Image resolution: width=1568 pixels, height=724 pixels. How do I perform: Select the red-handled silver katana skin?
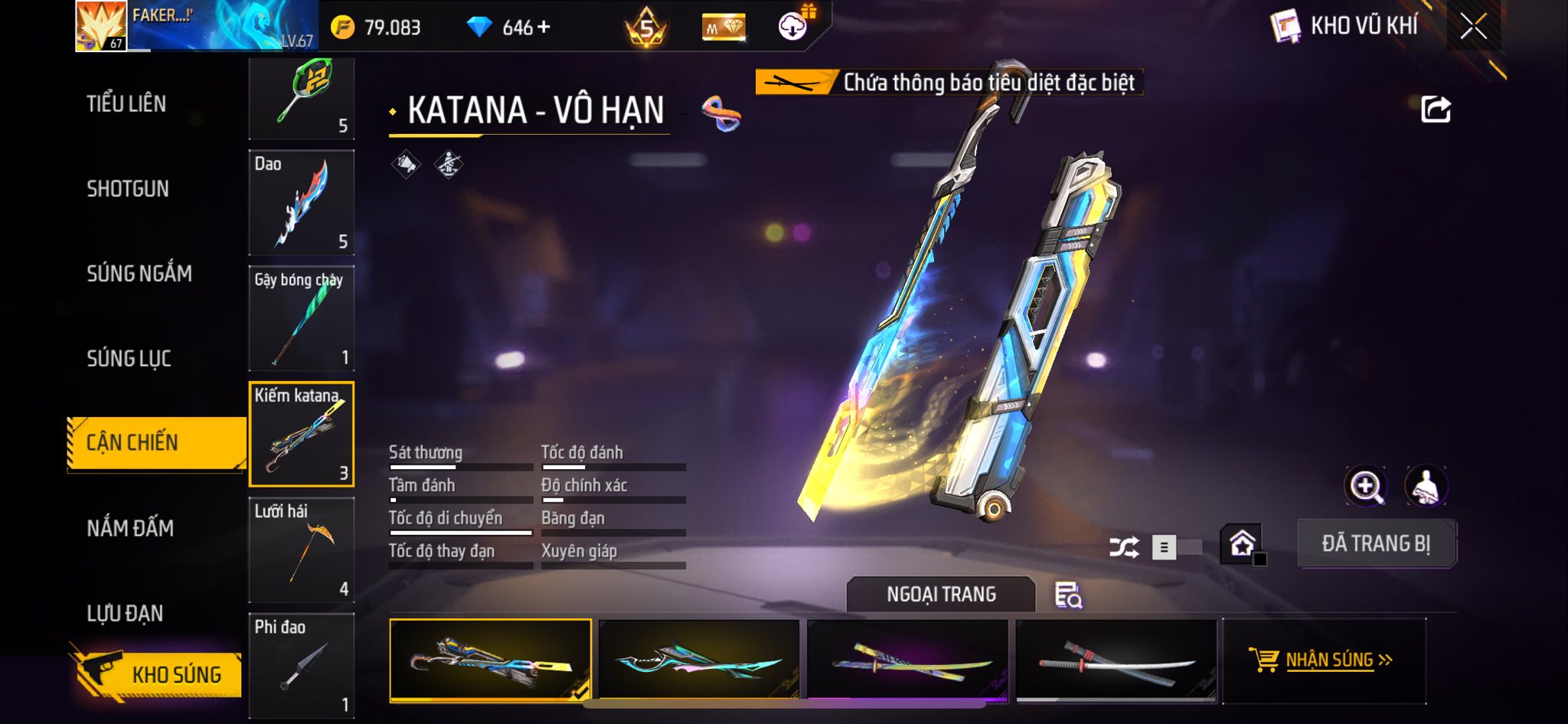click(1116, 660)
